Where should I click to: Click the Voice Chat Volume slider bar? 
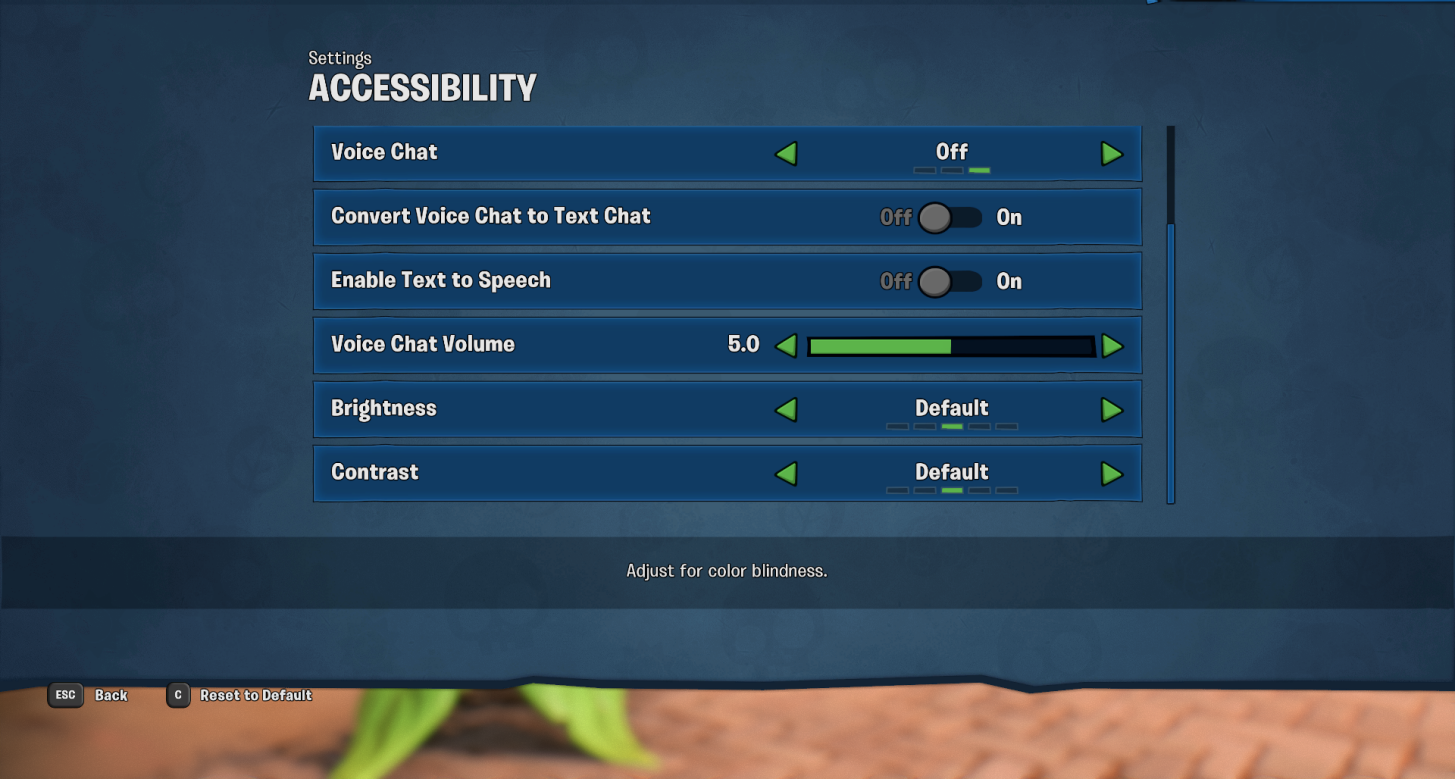pyautogui.click(x=952, y=346)
